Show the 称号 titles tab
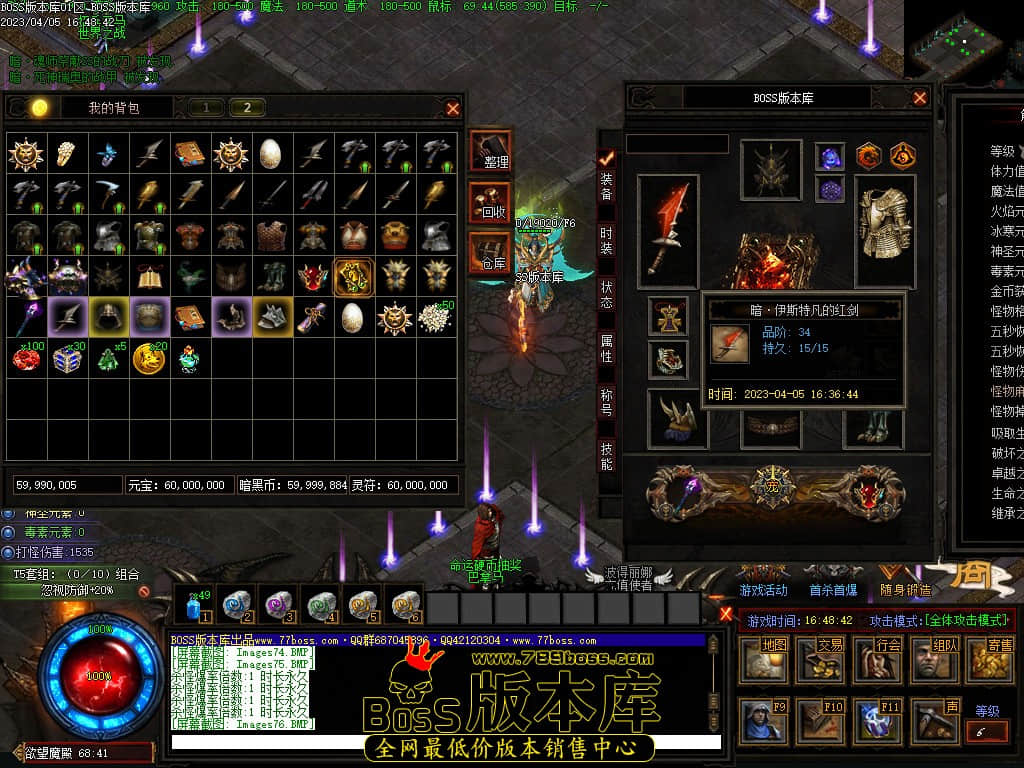Viewport: 1024px width, 768px height. [x=606, y=402]
